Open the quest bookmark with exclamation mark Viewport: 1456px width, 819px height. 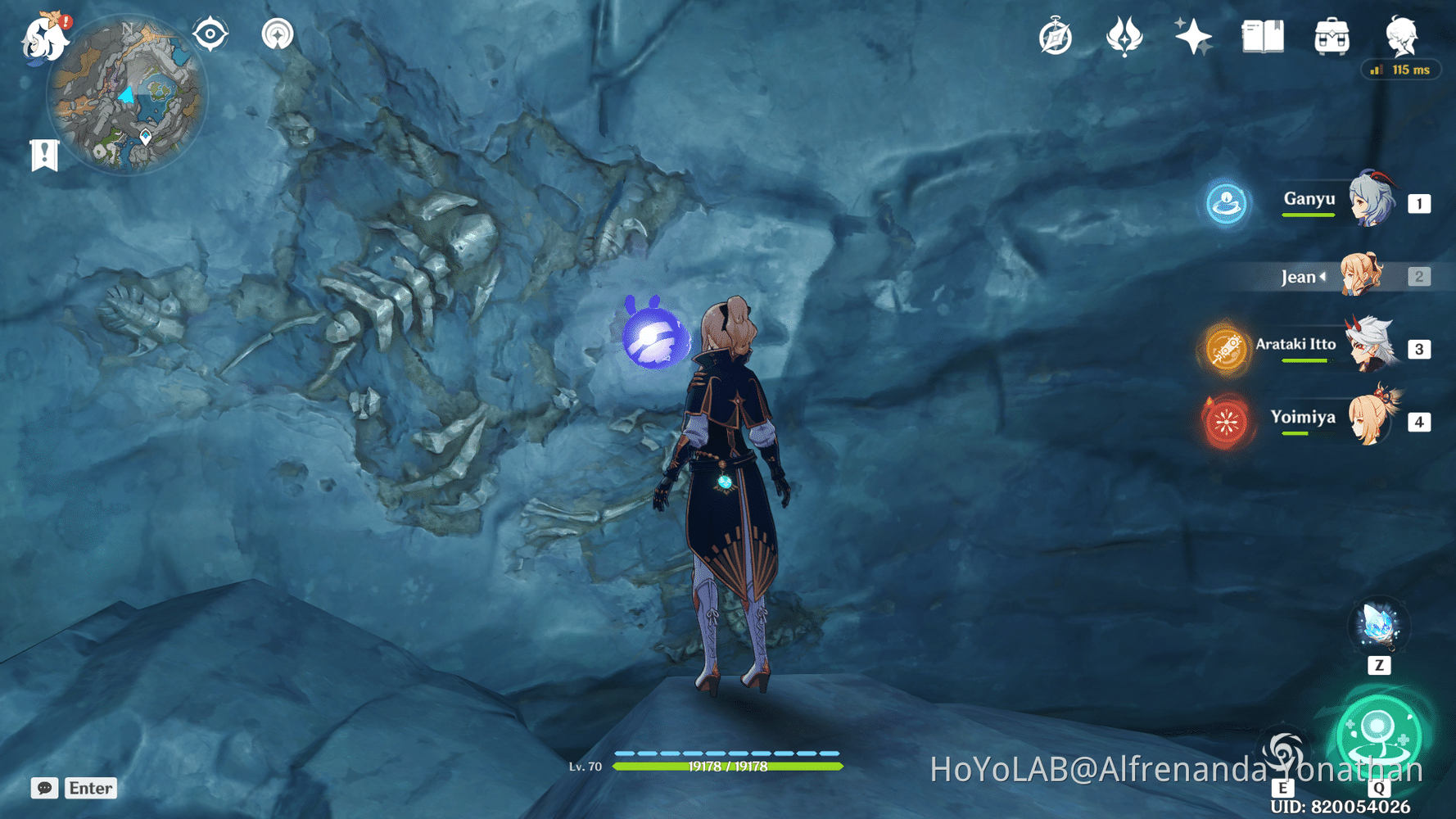click(x=44, y=154)
